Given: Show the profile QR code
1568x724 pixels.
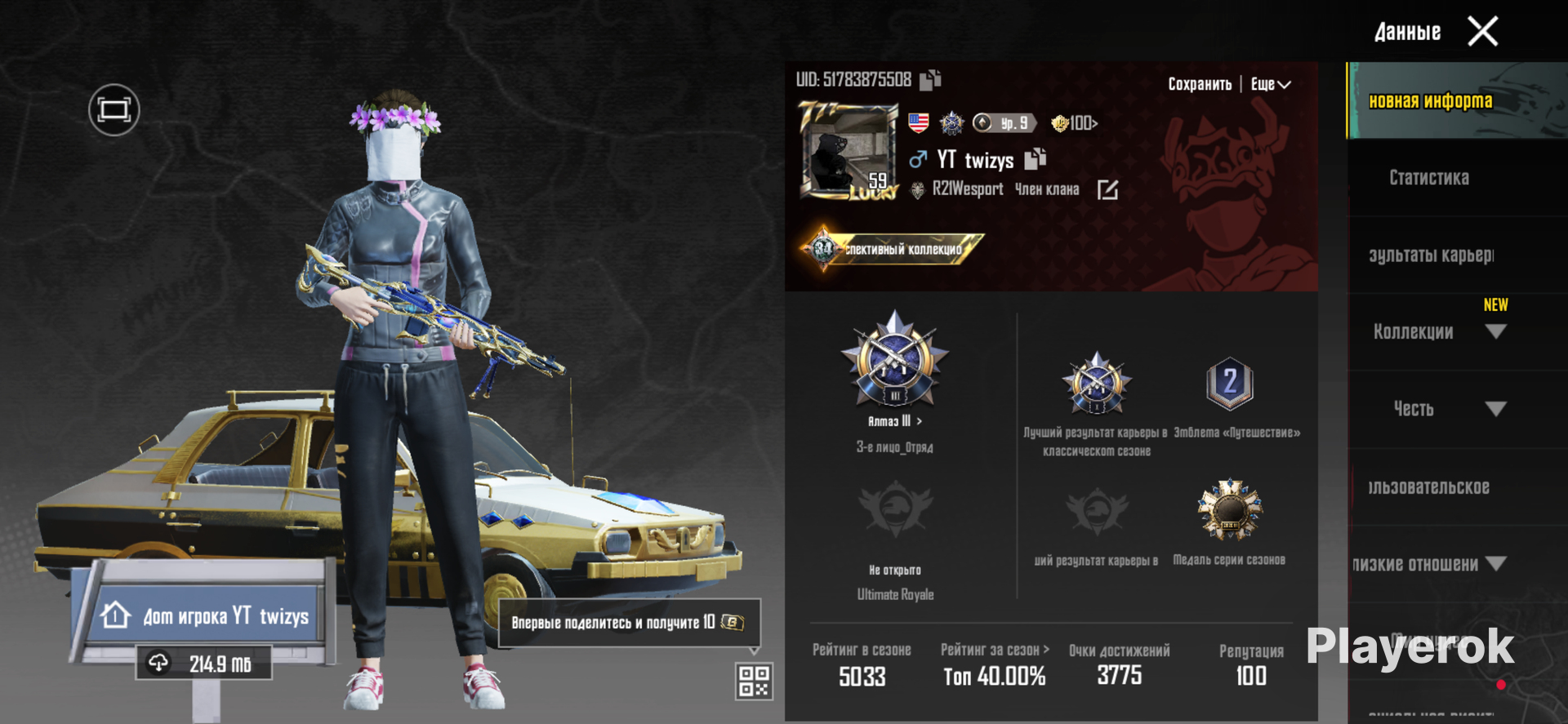Looking at the screenshot, I should 754,681.
